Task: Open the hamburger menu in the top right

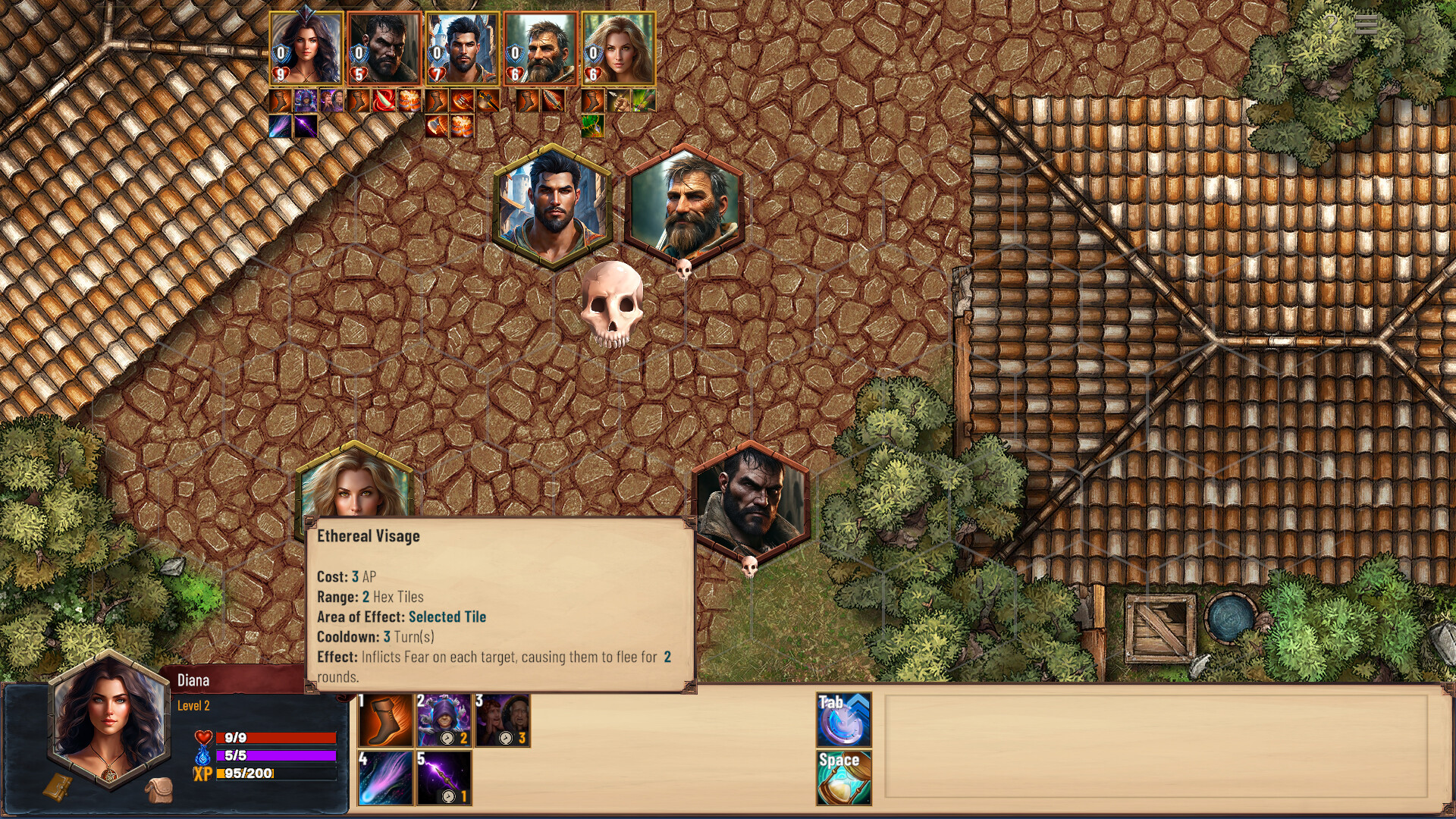Action: (1366, 25)
